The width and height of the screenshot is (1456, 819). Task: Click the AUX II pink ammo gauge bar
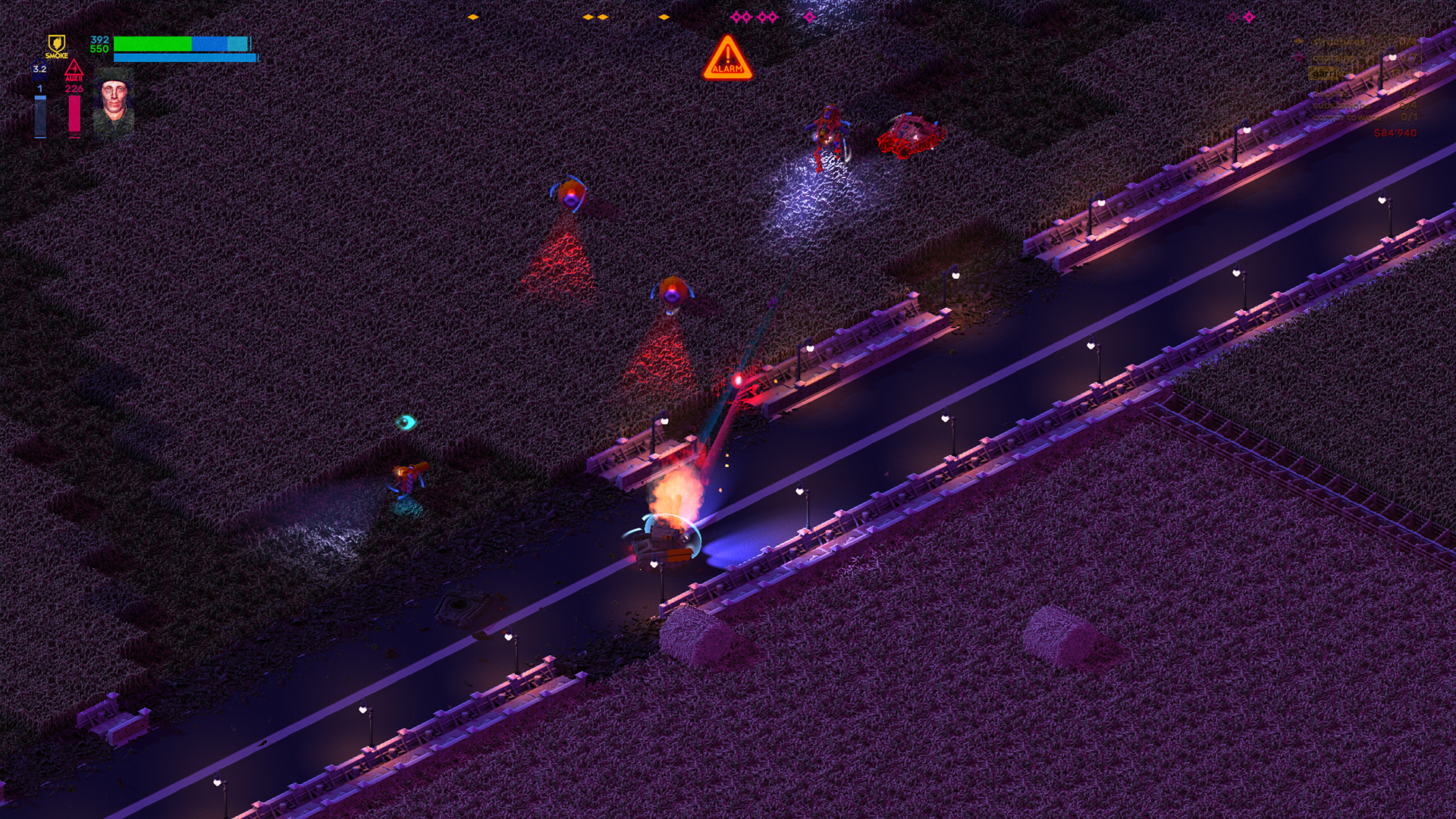(x=74, y=115)
